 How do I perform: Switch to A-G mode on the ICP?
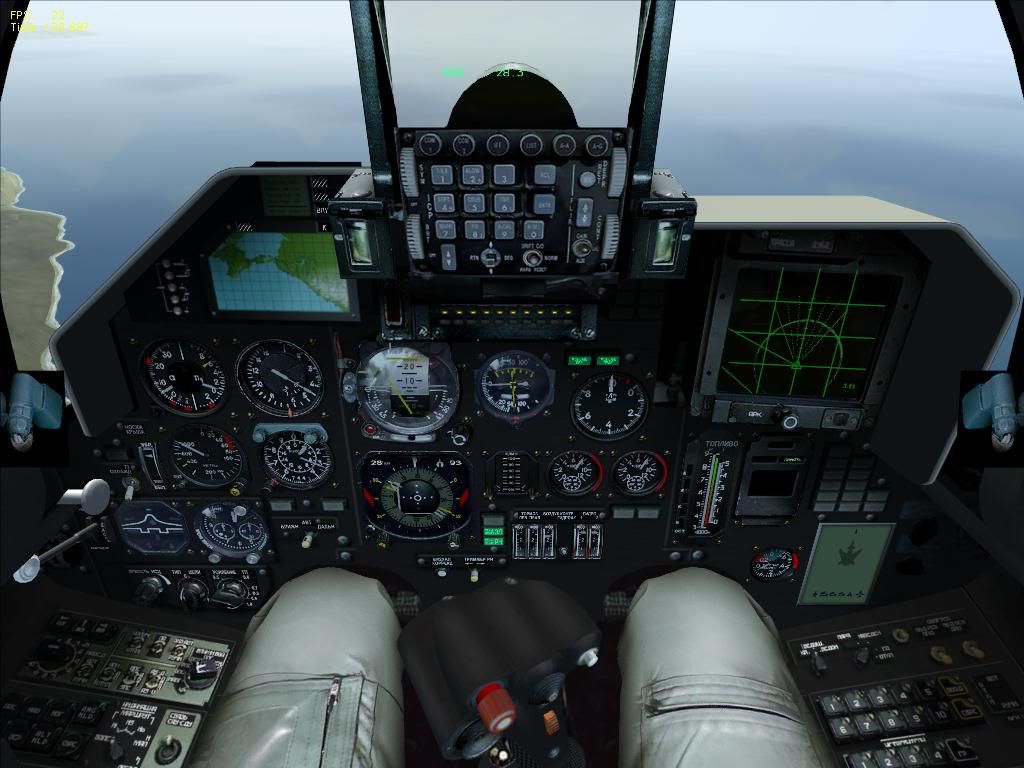tap(597, 143)
